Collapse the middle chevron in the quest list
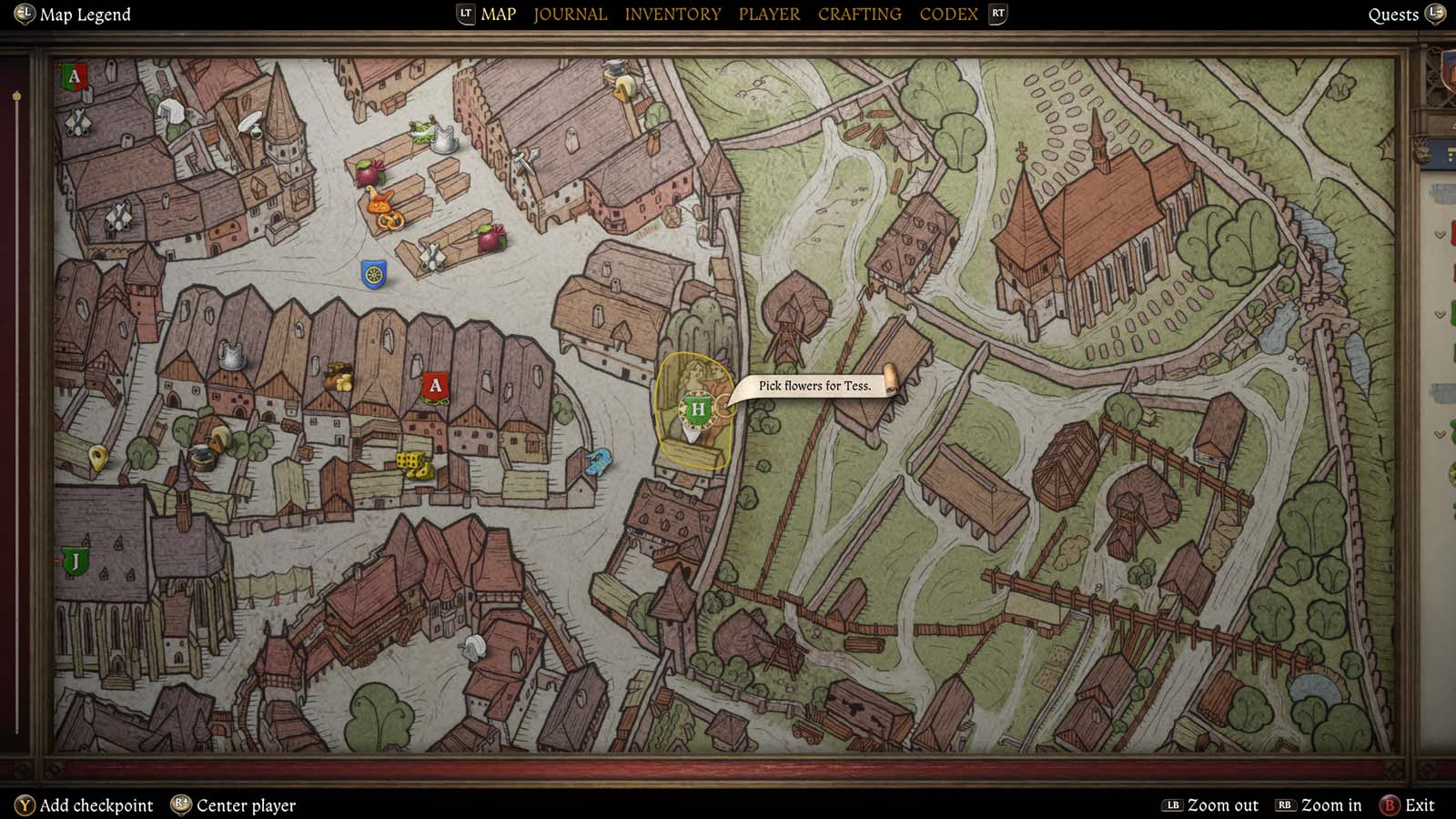The image size is (1456, 819). click(1440, 314)
